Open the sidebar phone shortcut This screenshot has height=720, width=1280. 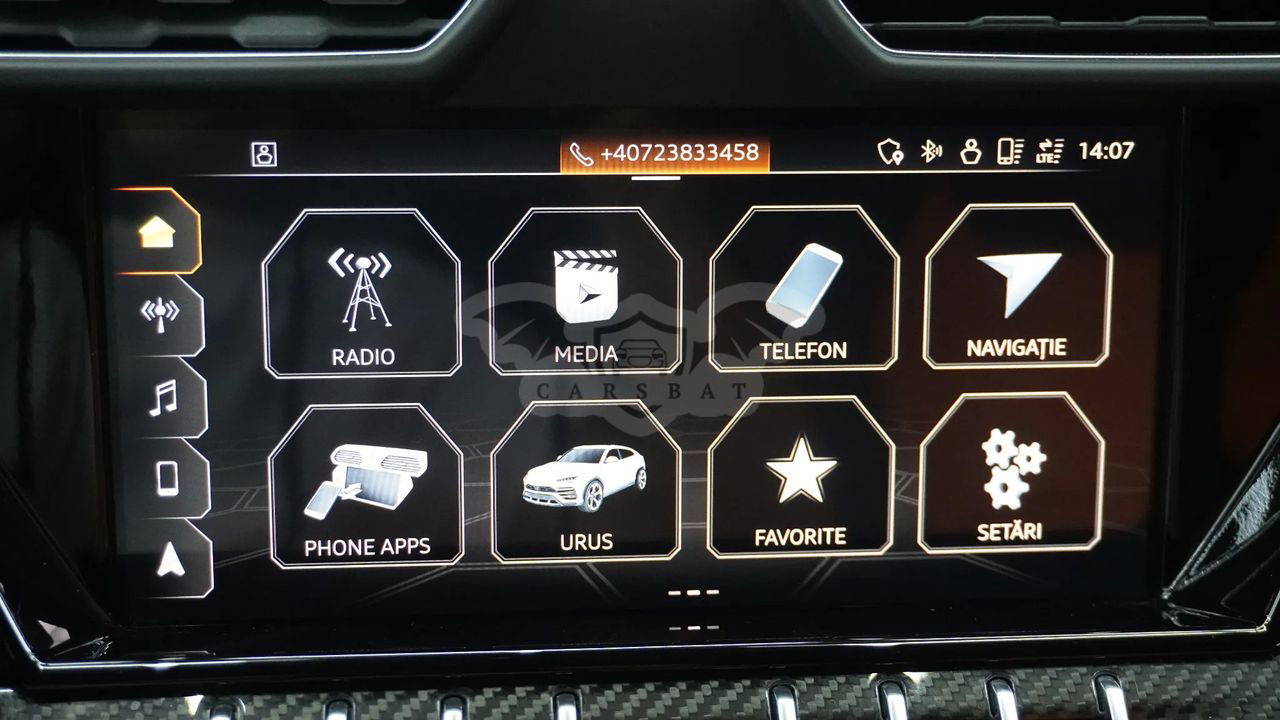coord(166,478)
